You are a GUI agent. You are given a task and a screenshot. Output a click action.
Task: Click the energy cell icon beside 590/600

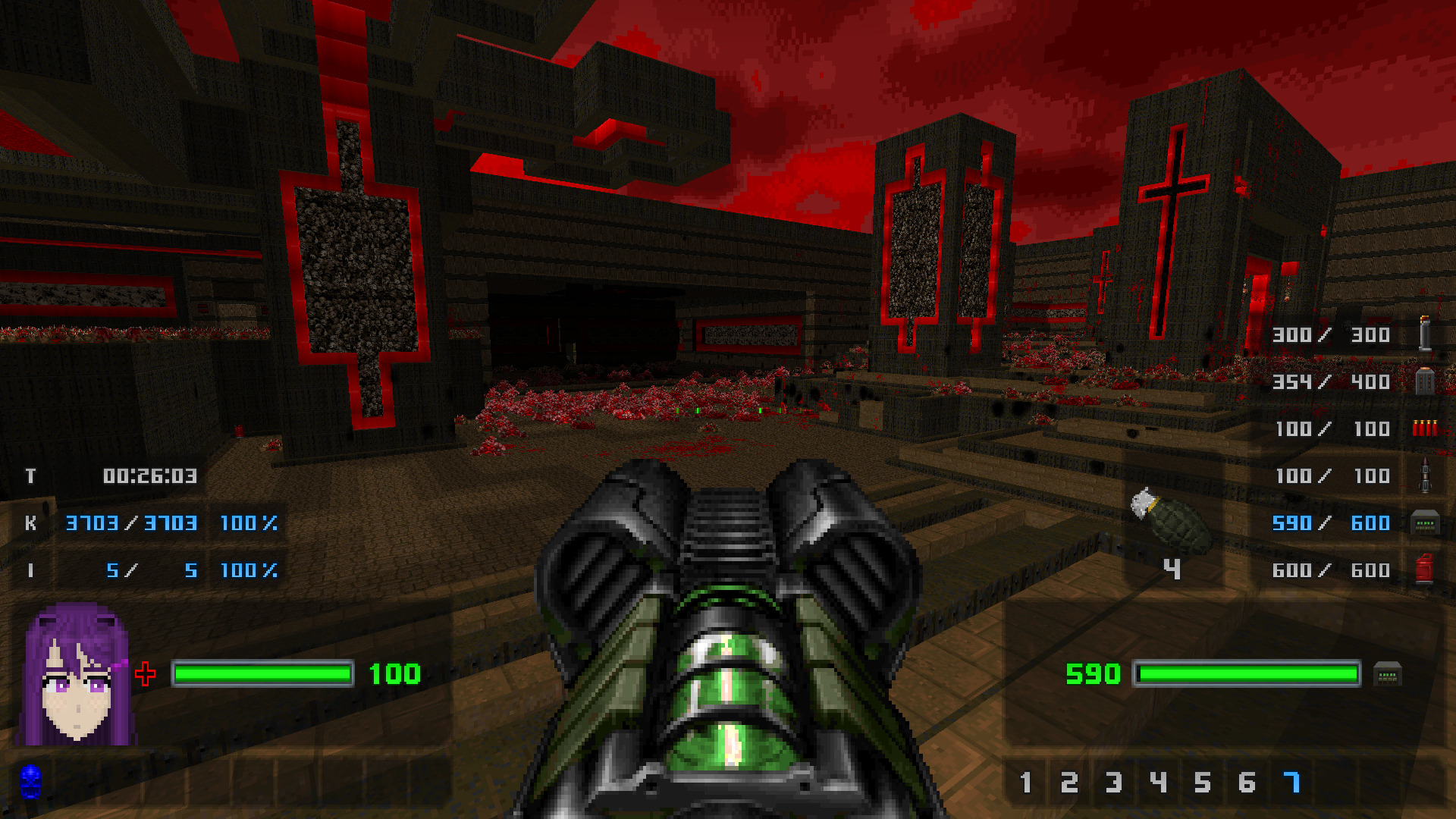pyautogui.click(x=1424, y=523)
